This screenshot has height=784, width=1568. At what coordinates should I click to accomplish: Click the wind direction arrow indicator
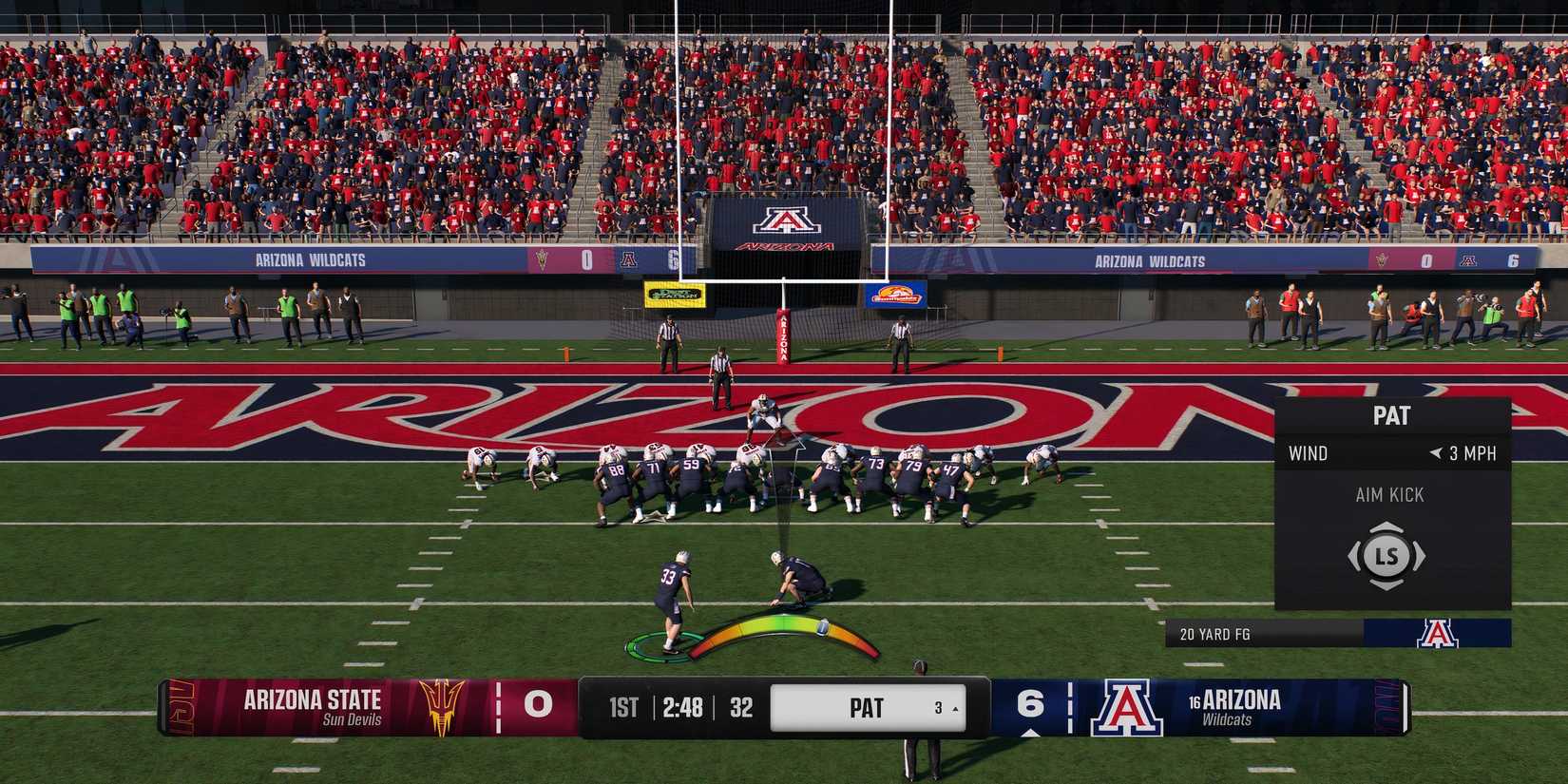coord(1436,453)
